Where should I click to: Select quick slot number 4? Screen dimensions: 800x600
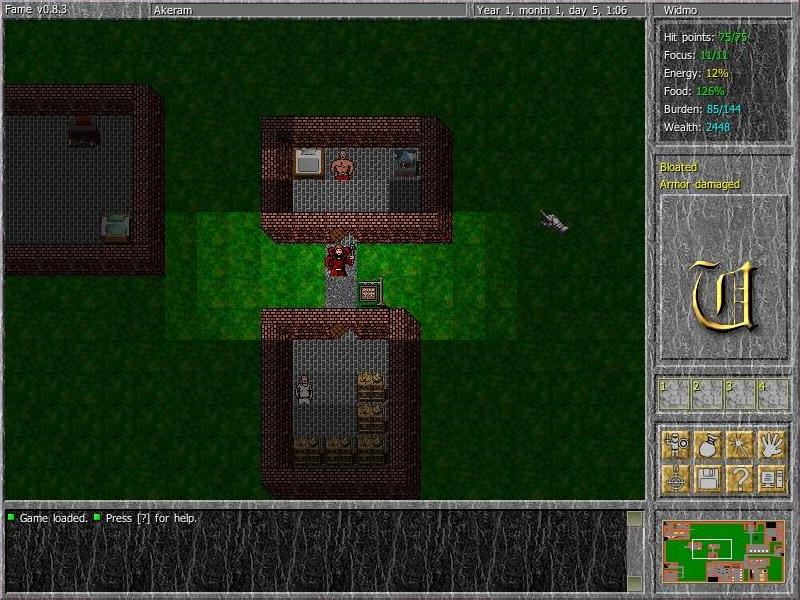(772, 394)
